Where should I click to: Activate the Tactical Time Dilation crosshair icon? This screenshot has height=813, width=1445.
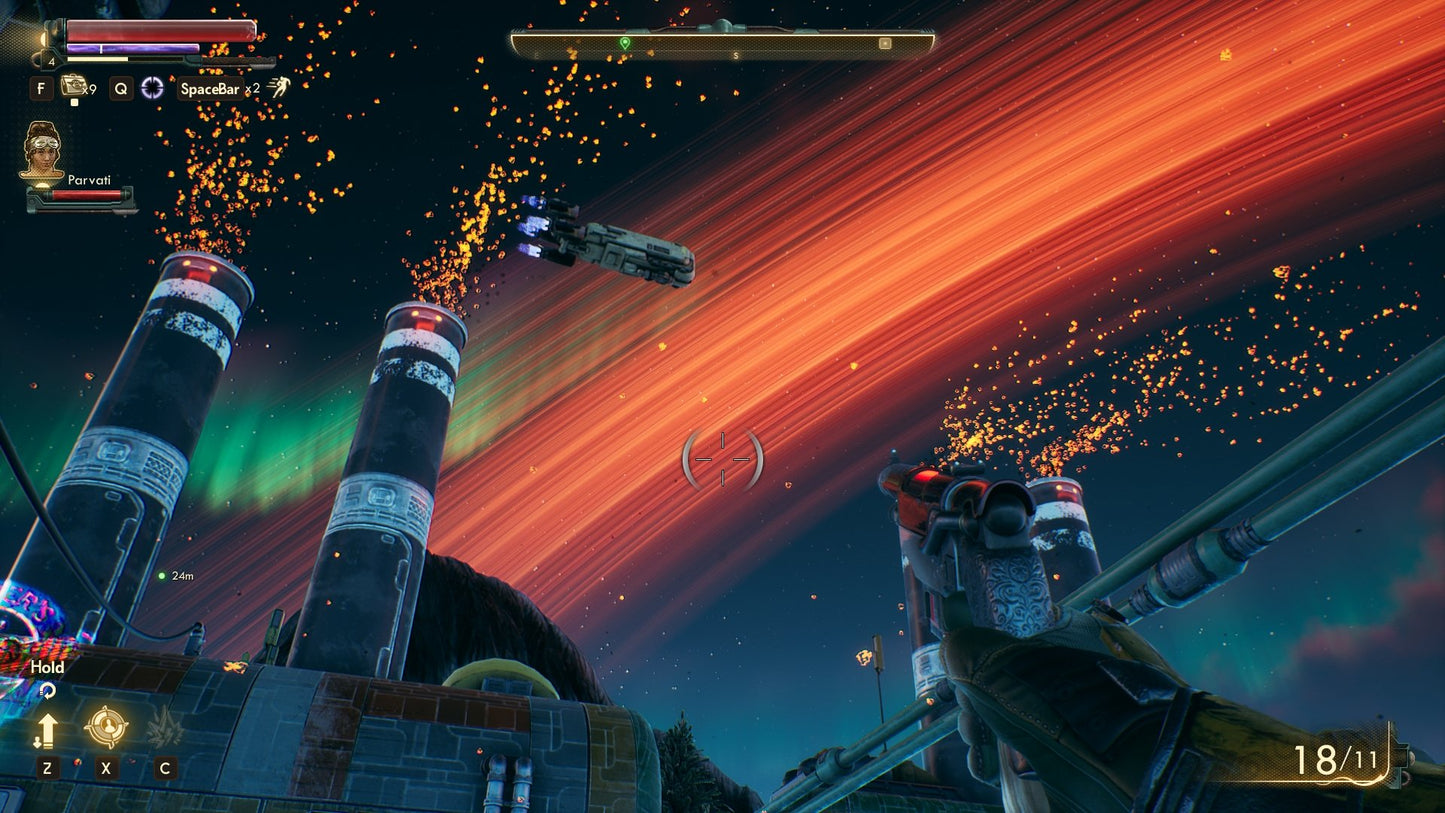(x=152, y=88)
